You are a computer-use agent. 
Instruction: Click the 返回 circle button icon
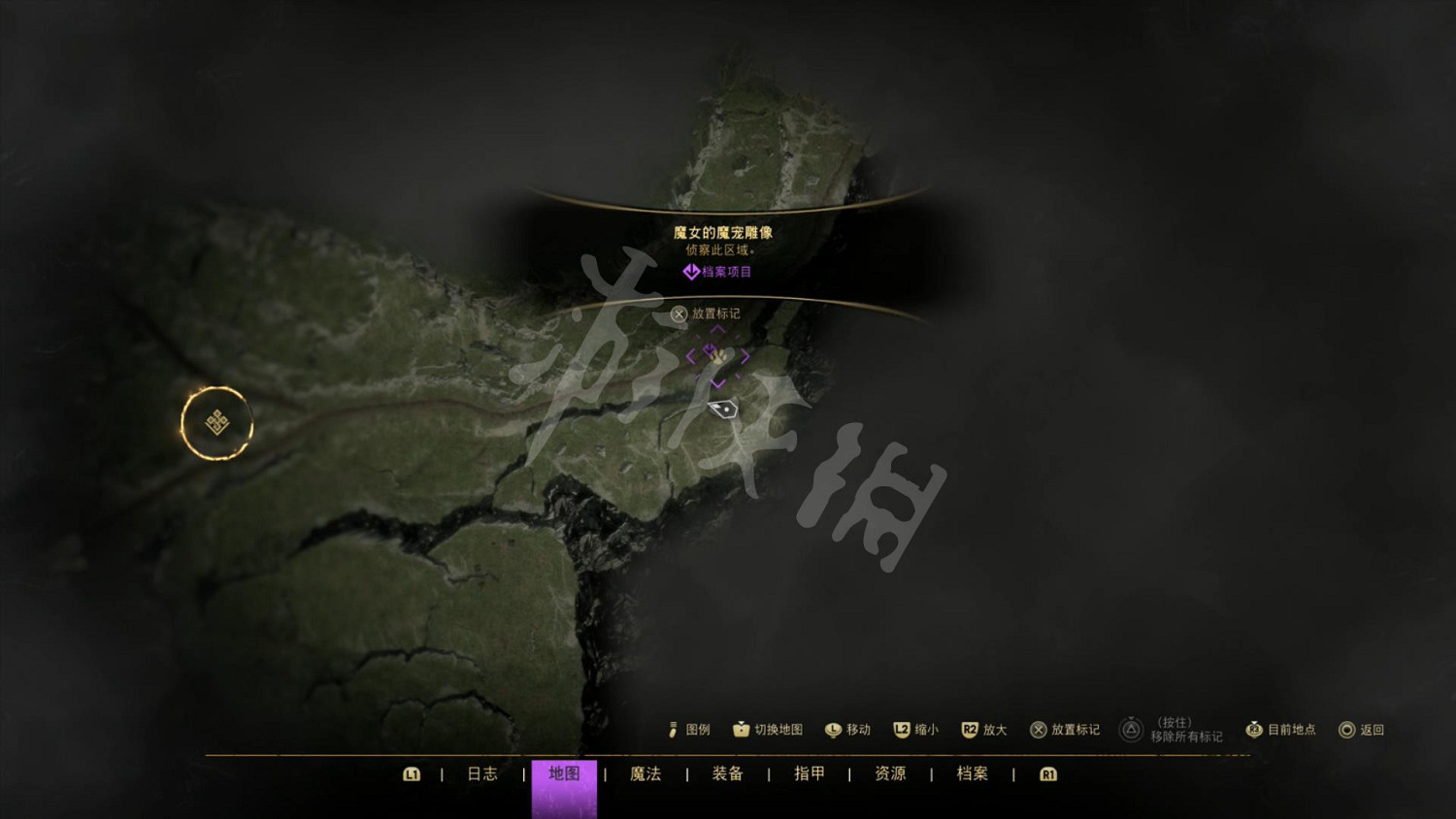coord(1345,730)
